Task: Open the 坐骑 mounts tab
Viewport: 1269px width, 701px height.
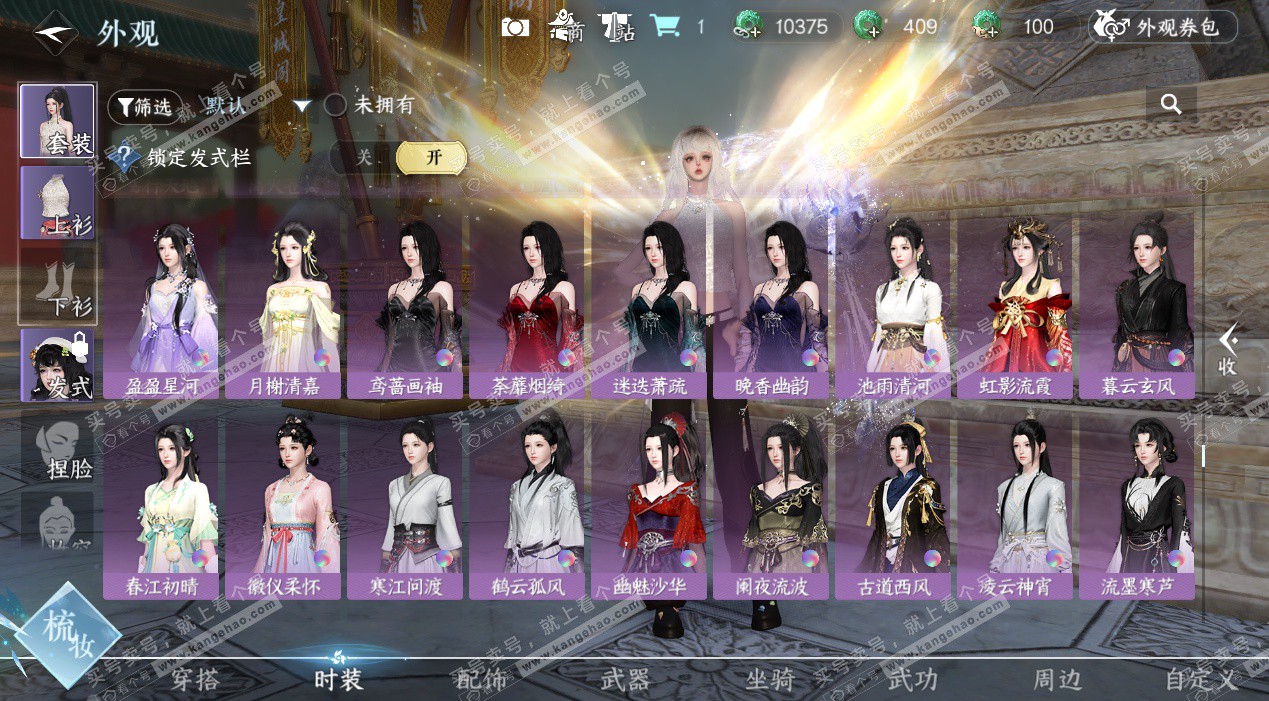Action: tap(770, 680)
